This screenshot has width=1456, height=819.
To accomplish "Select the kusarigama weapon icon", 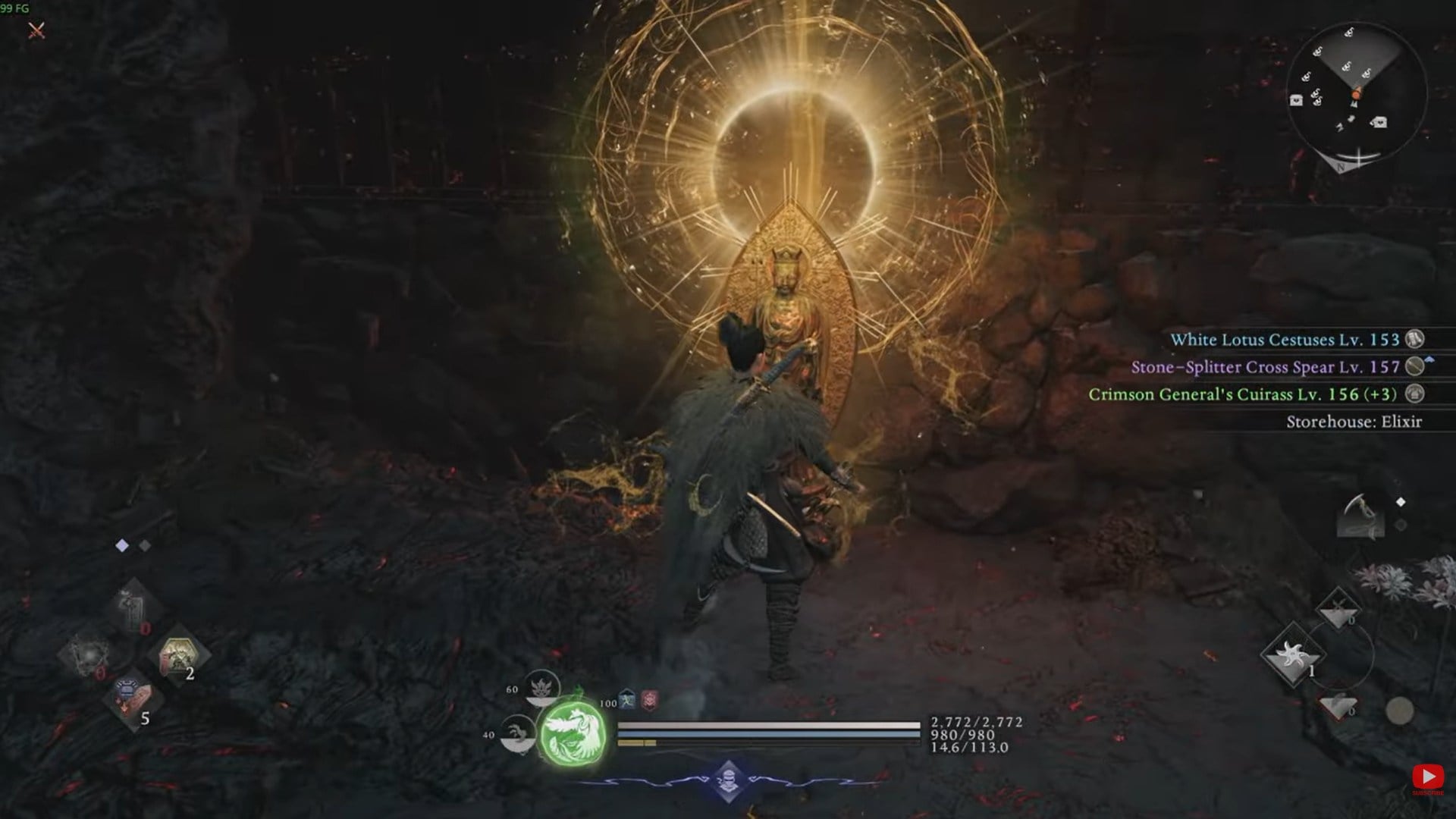I will [x=1360, y=516].
